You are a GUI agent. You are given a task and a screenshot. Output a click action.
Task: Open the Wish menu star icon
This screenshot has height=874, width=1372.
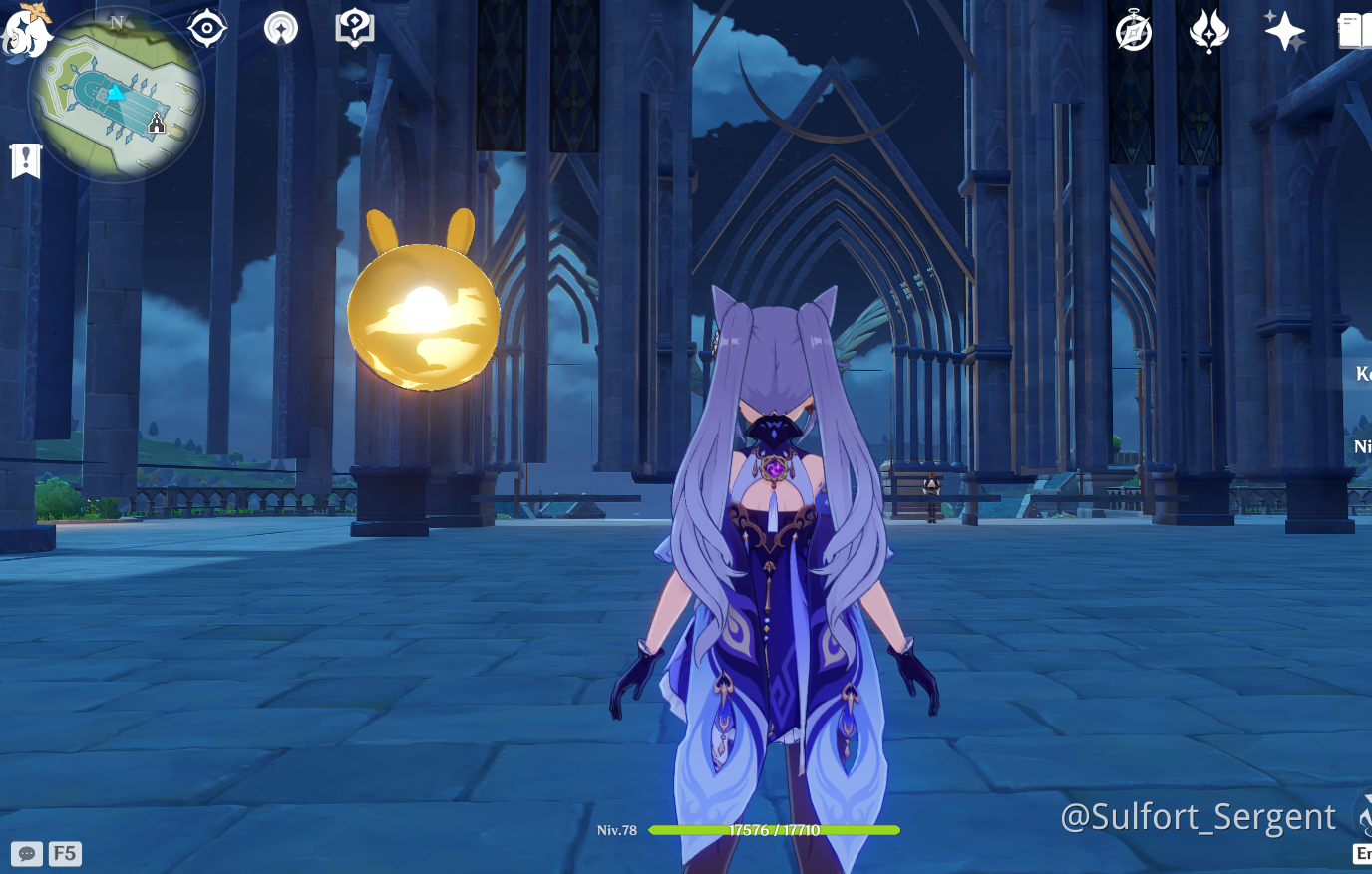[1283, 31]
